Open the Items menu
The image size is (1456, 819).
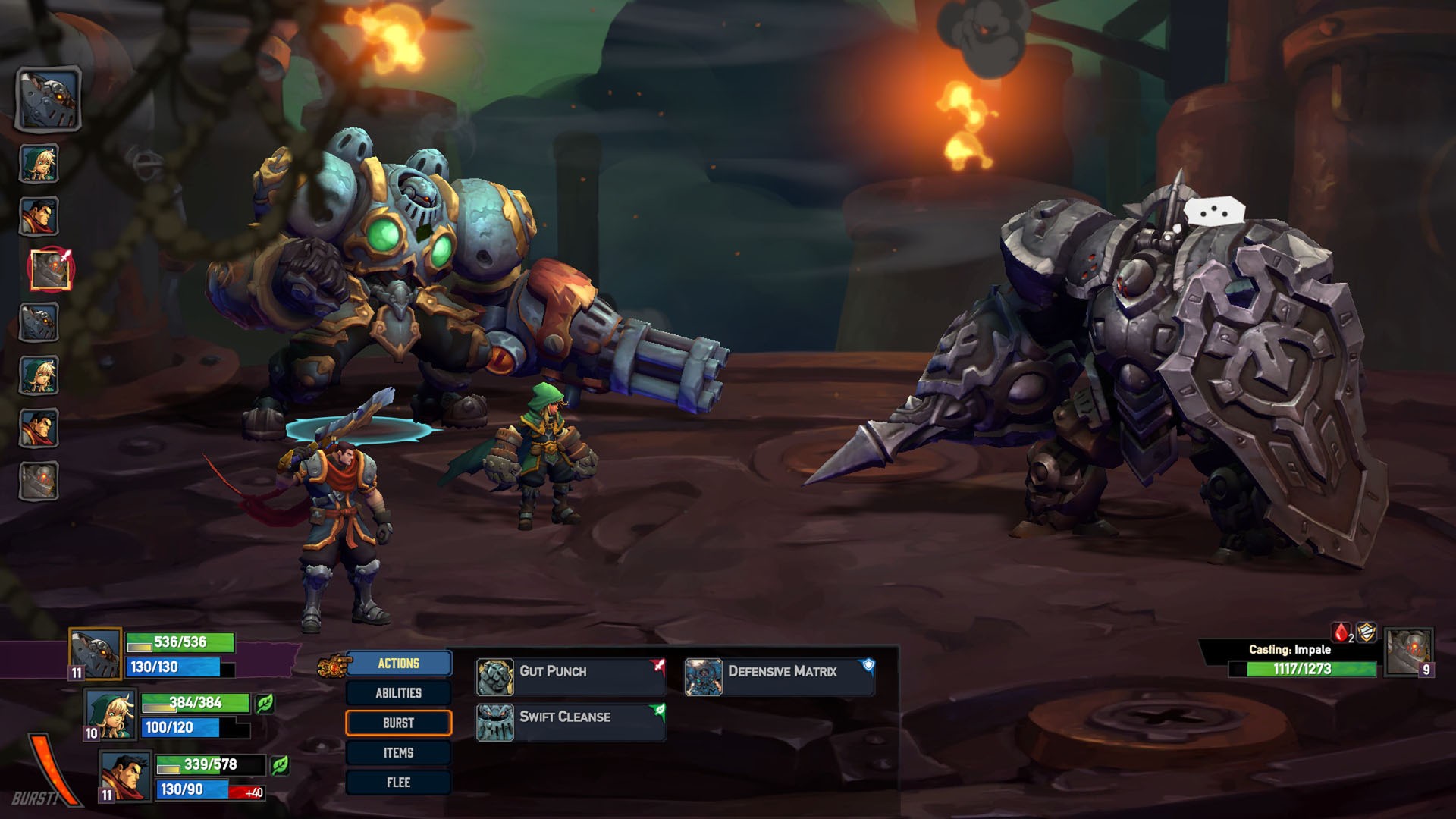pyautogui.click(x=398, y=752)
